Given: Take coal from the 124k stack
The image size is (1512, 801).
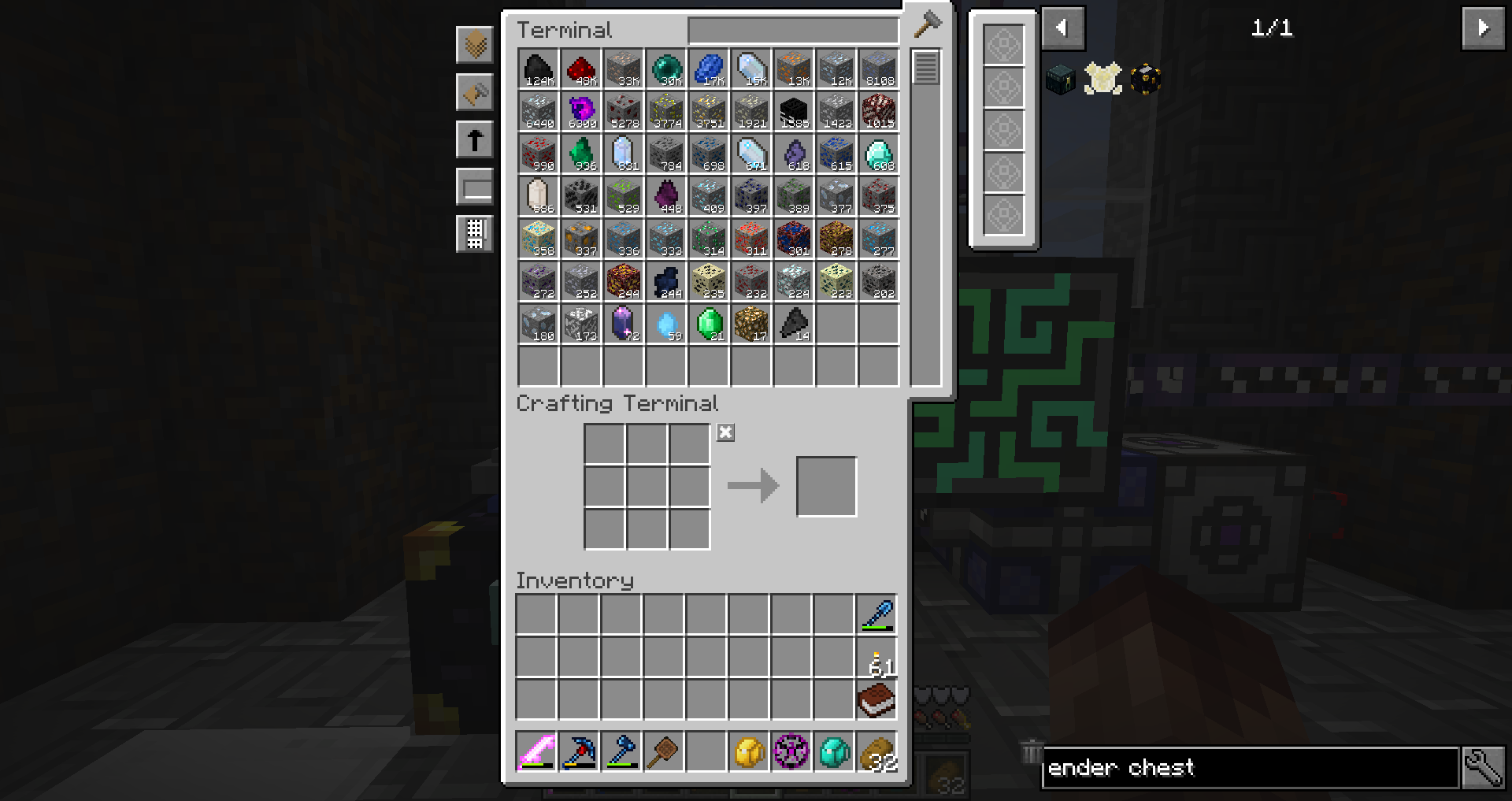Looking at the screenshot, I should tap(539, 69).
